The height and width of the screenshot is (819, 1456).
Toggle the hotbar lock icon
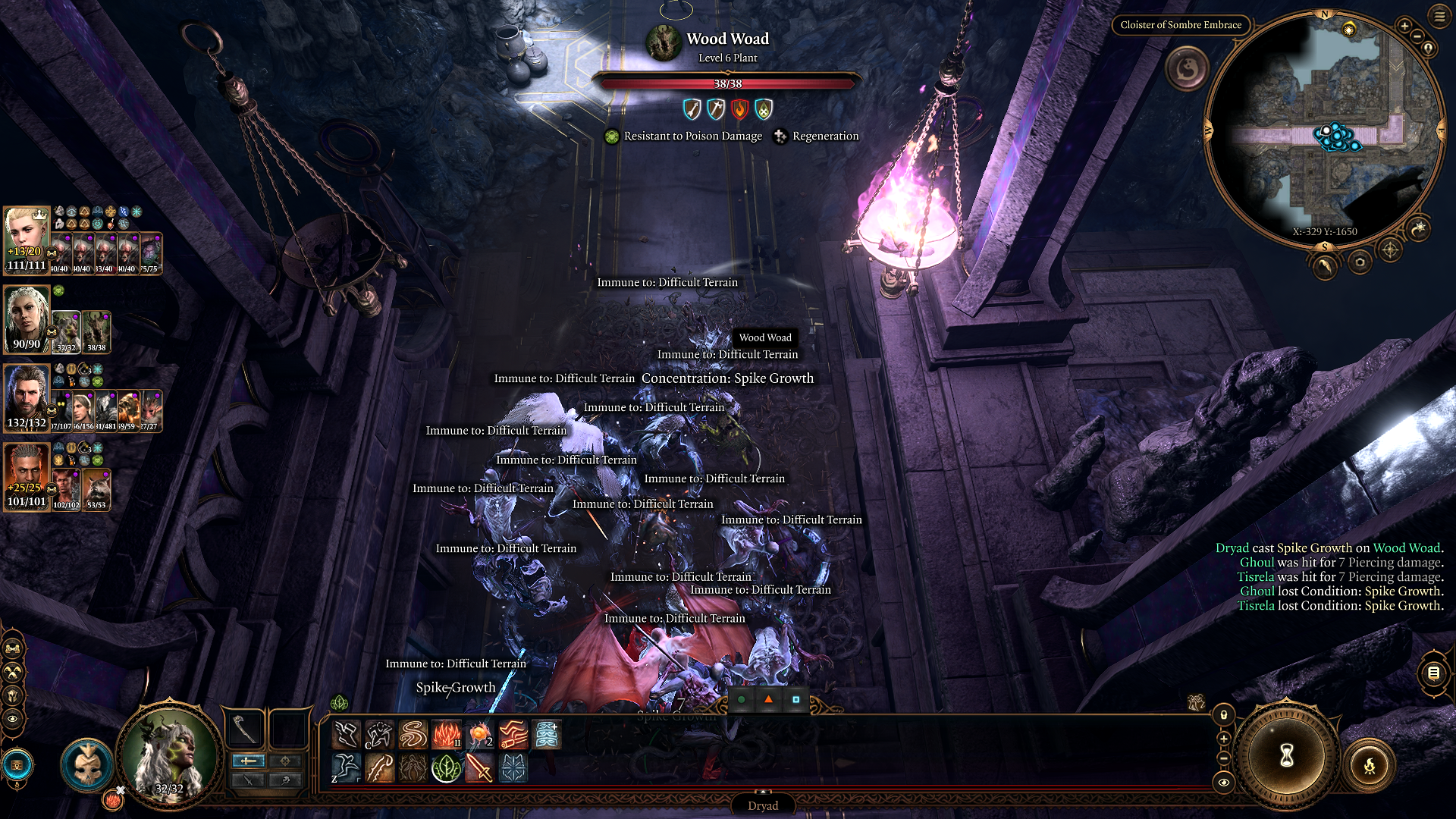pos(1223,715)
